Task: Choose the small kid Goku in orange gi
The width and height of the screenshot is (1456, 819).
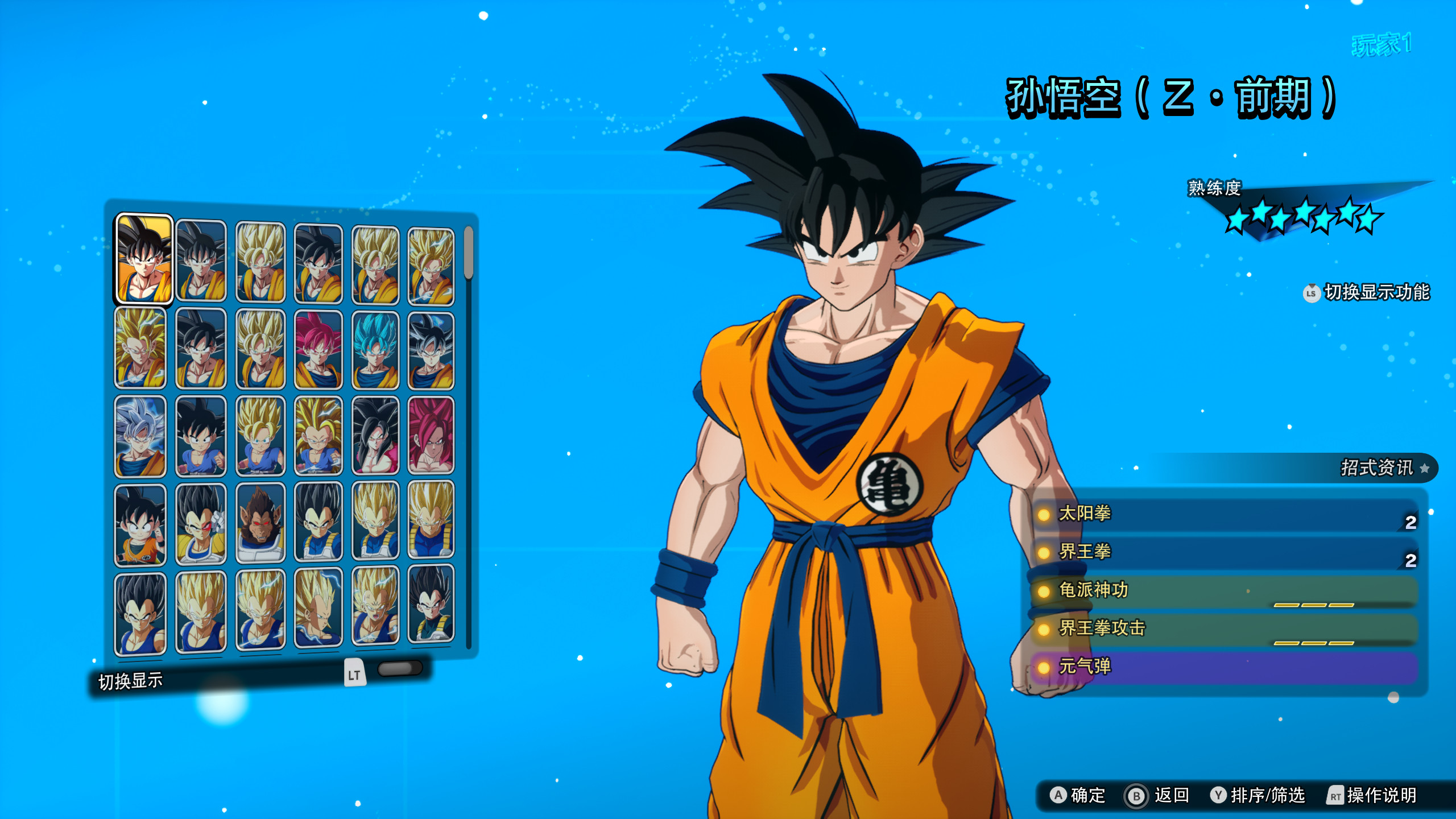Action: pos(140,525)
